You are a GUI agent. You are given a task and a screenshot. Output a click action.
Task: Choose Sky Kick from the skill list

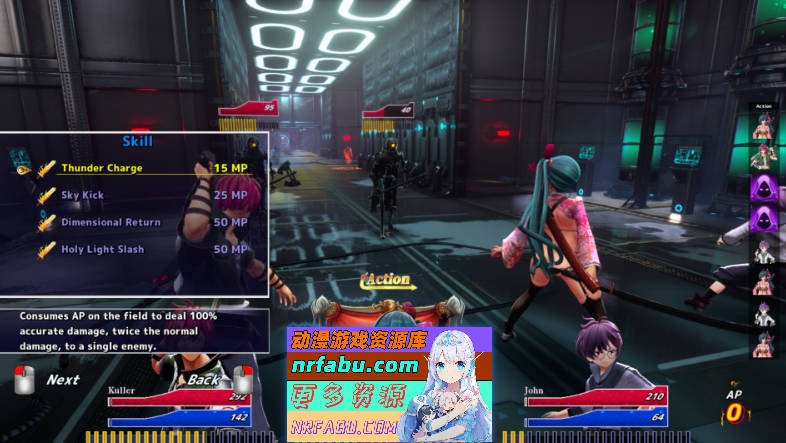(82, 195)
